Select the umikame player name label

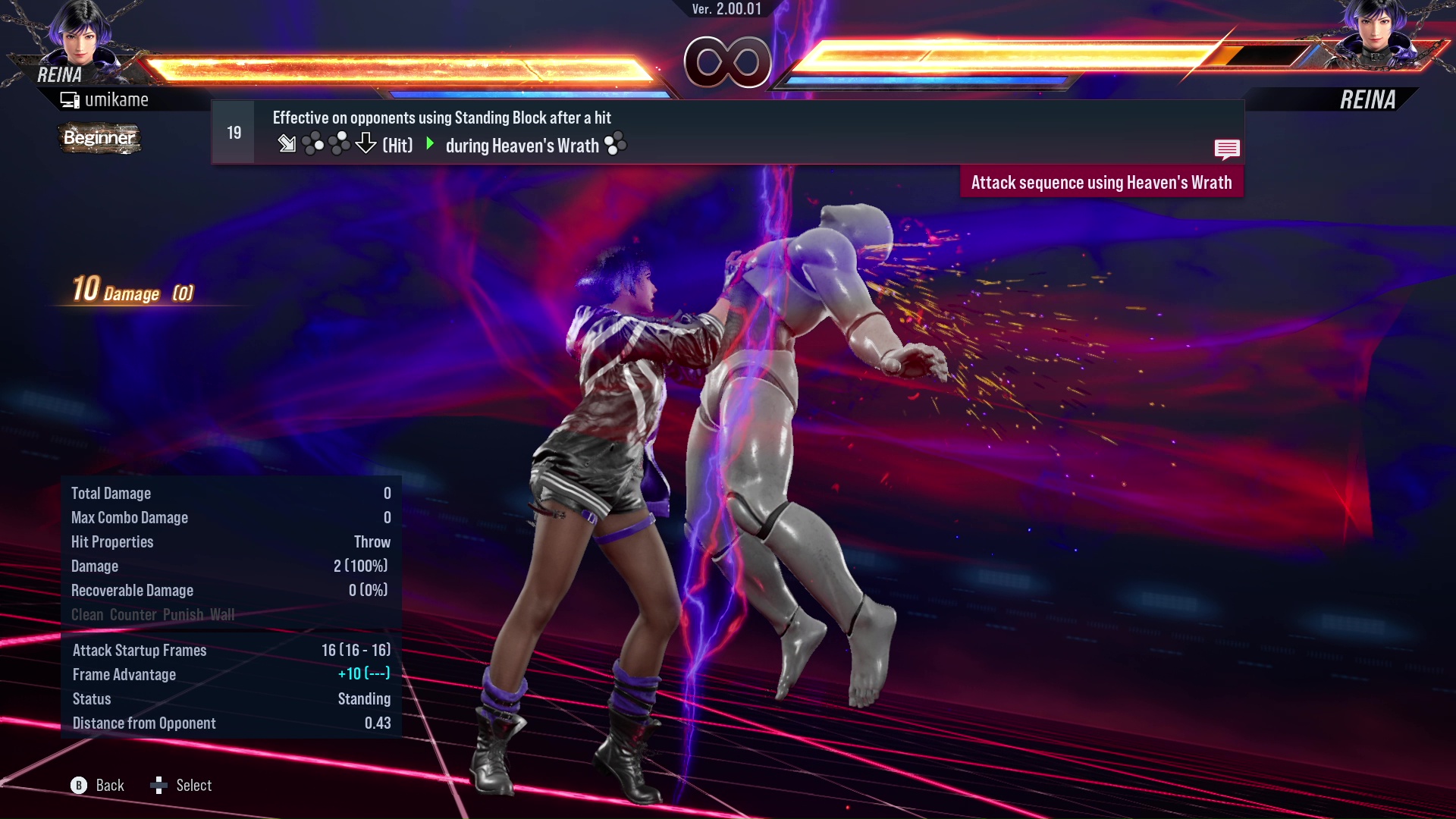(x=118, y=99)
